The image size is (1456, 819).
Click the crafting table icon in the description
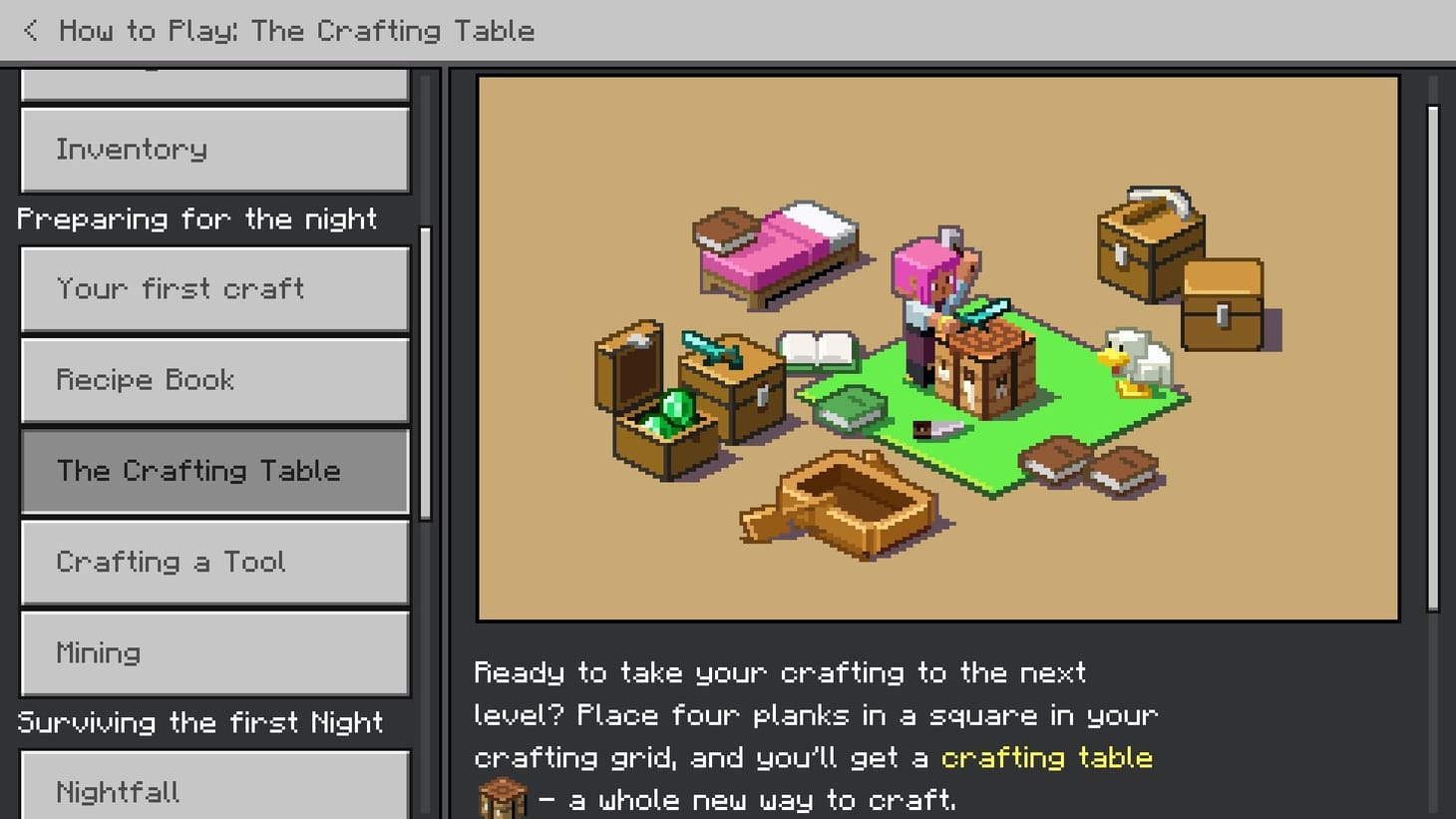coord(502,796)
